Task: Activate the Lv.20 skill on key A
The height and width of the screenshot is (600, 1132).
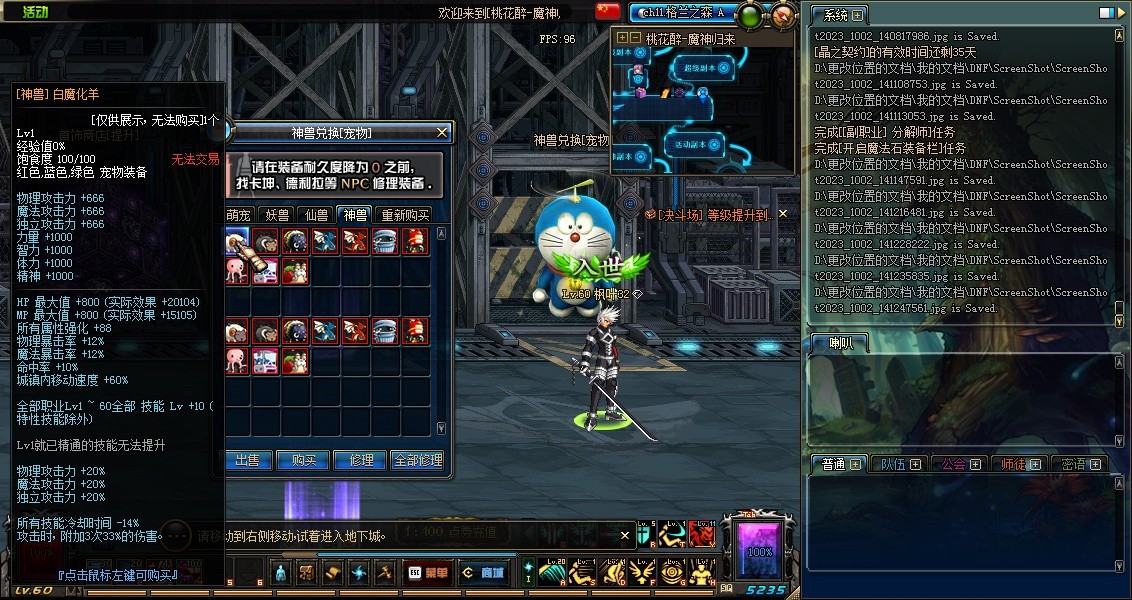Action: coord(553,572)
